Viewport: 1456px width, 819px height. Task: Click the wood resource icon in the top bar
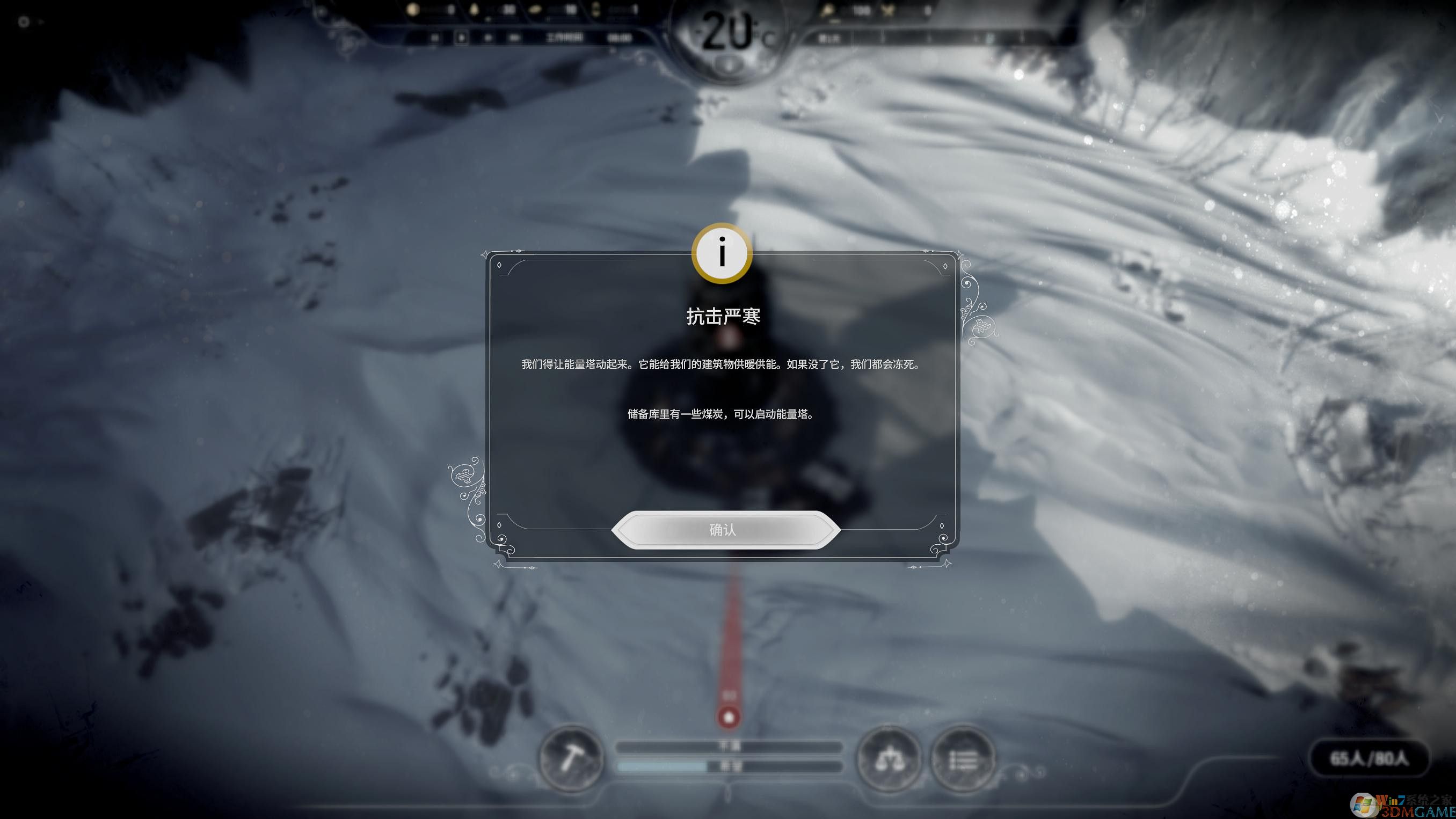pos(475,10)
